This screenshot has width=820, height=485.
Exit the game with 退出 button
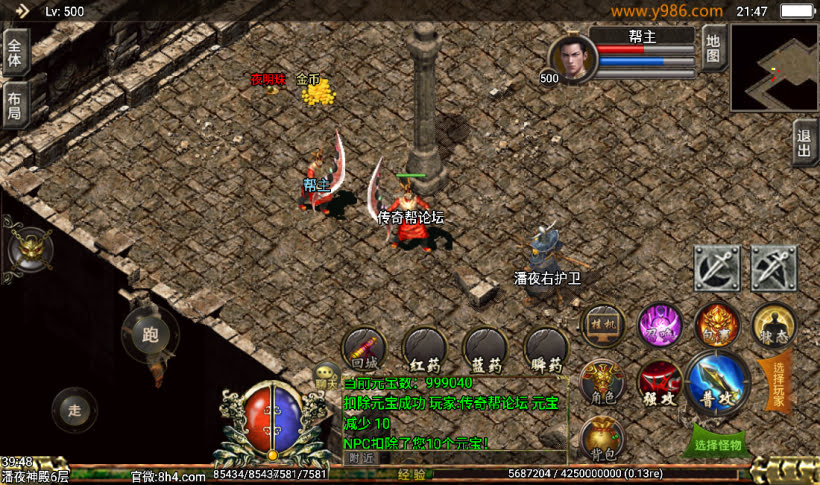point(805,142)
